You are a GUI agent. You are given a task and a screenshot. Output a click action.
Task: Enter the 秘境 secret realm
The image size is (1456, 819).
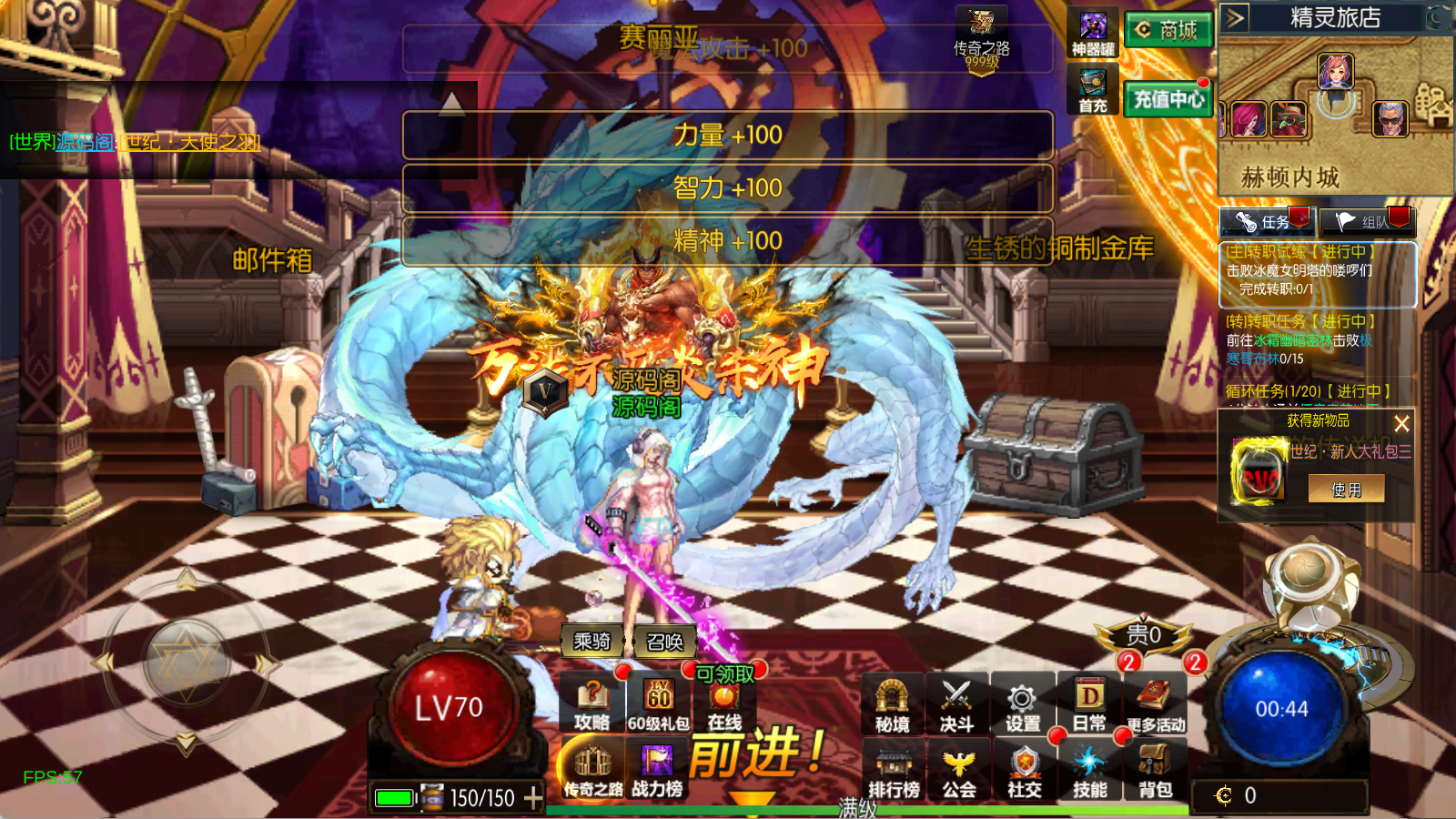(892, 704)
